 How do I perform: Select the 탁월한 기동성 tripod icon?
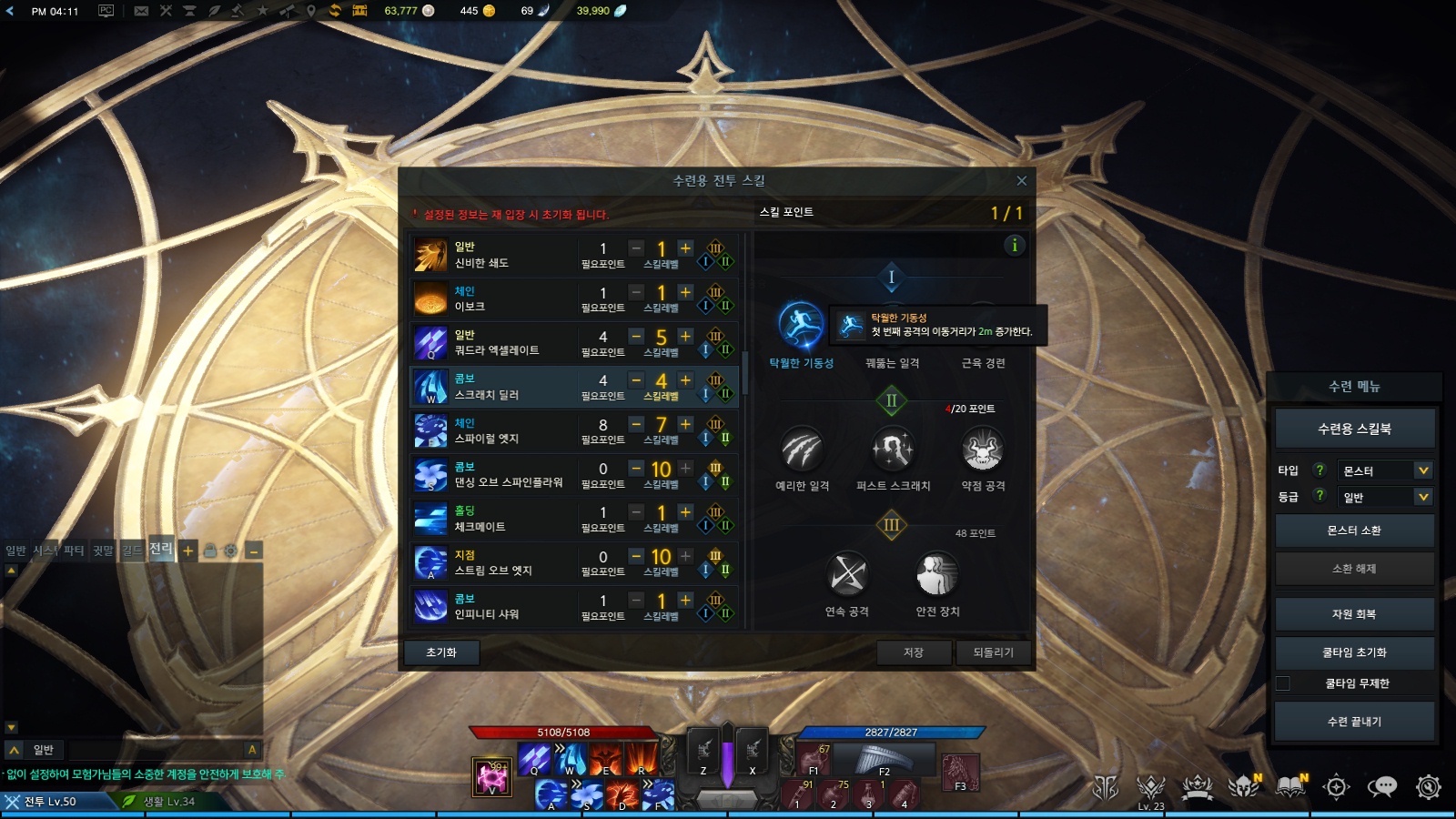tap(801, 326)
